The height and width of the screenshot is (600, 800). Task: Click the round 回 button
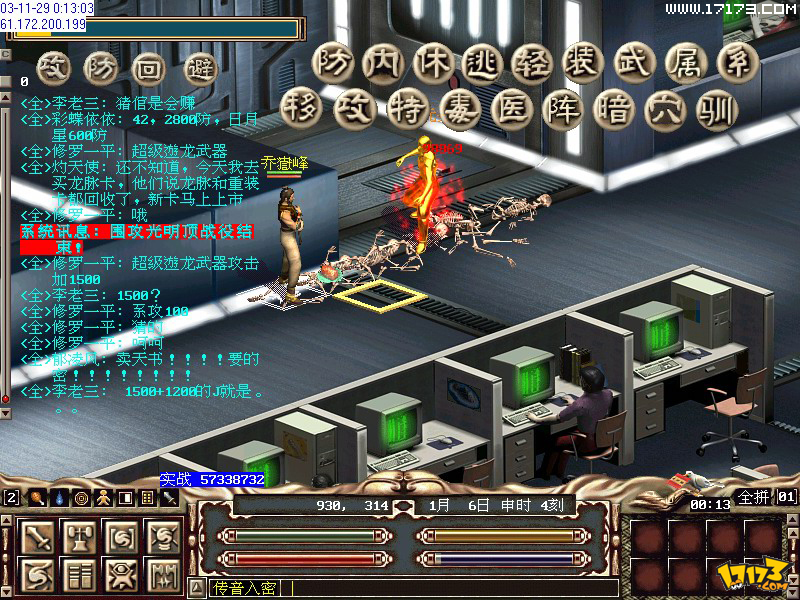(149, 68)
